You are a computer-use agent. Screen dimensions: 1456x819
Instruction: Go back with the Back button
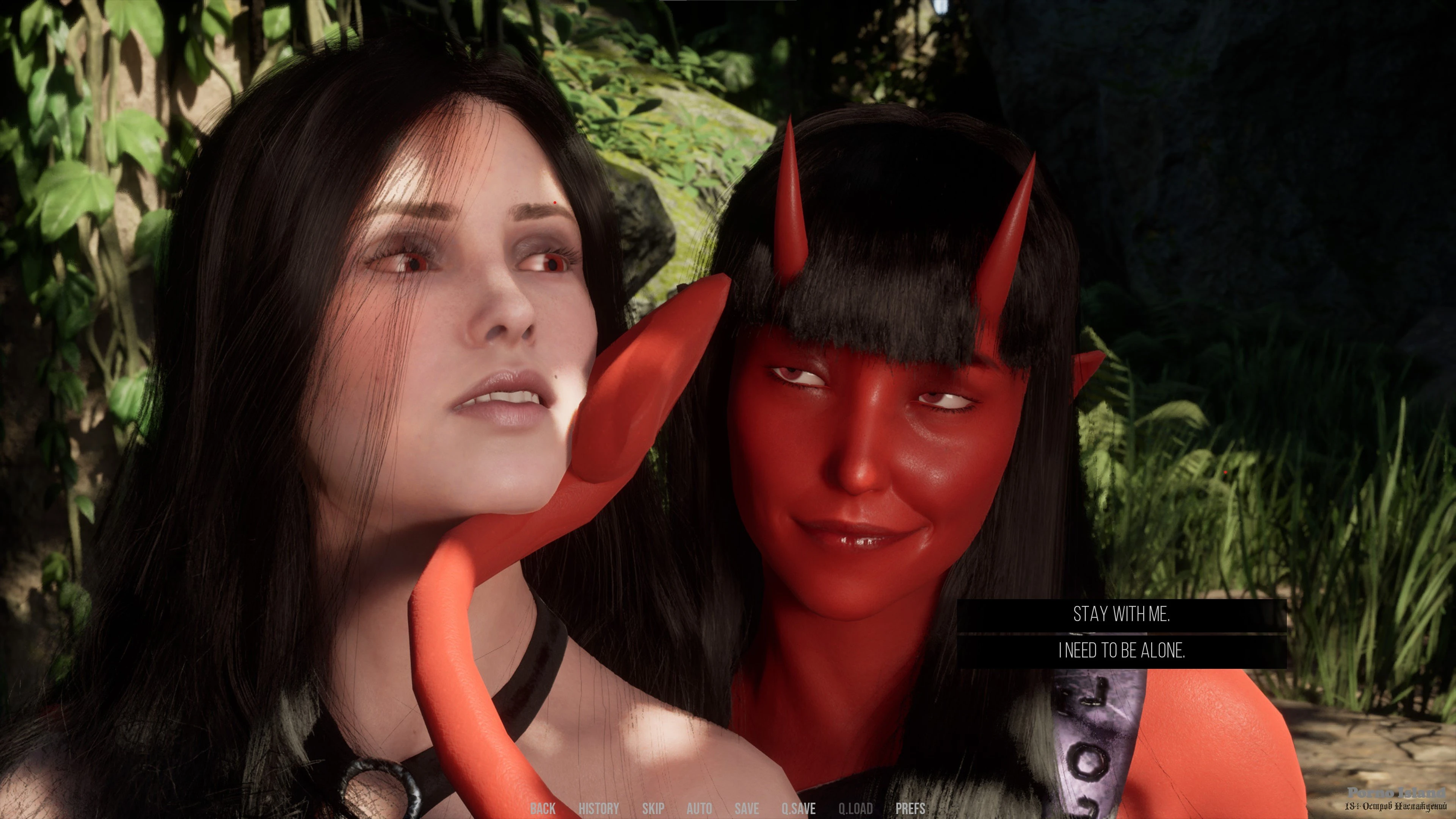543,808
